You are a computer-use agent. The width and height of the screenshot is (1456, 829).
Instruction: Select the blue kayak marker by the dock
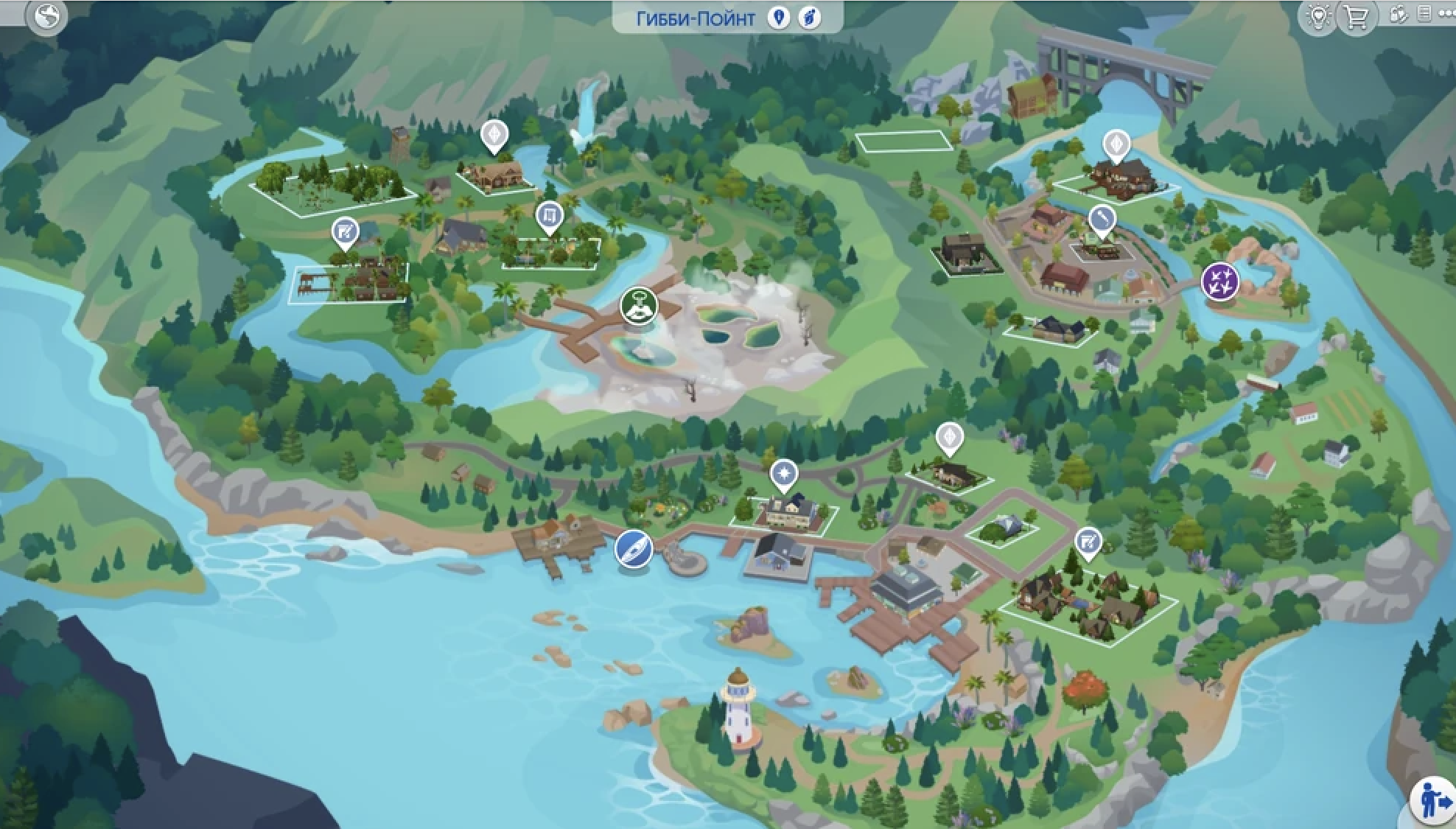pos(634,549)
